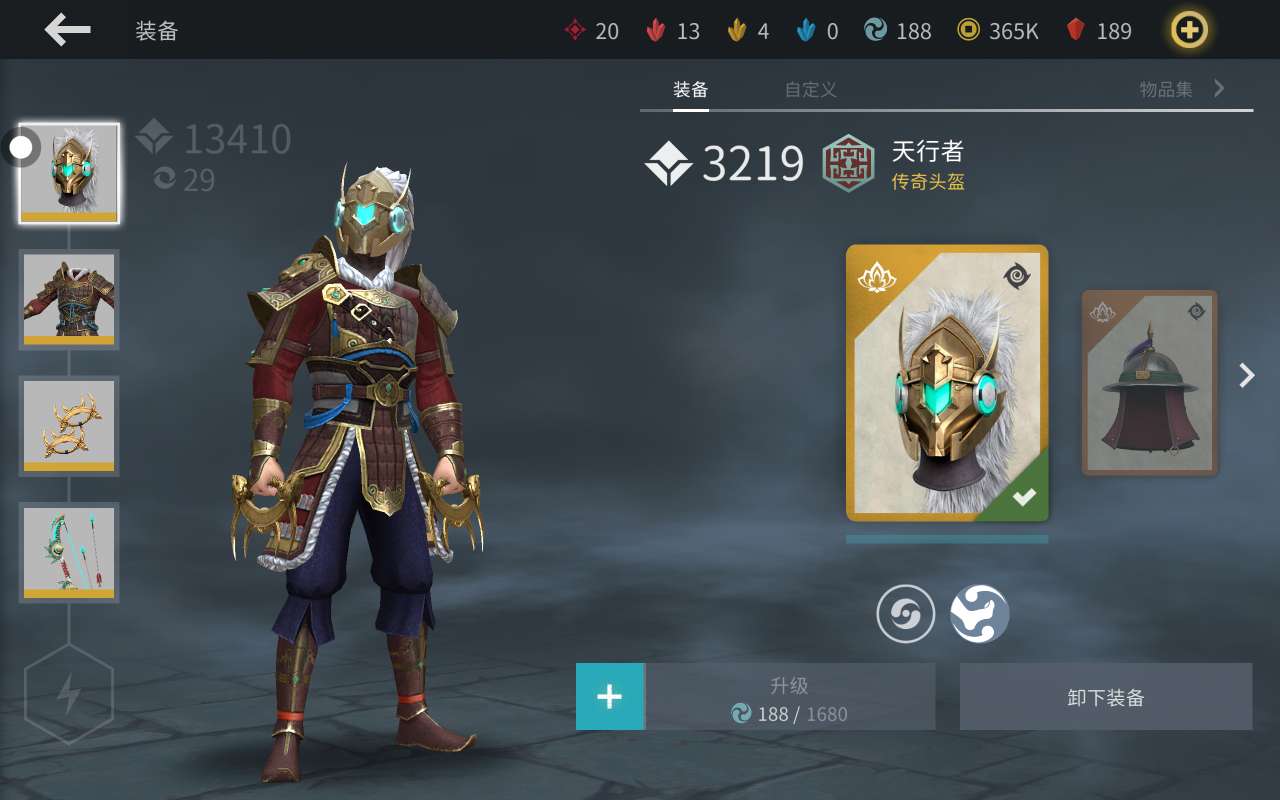Image resolution: width=1280 pixels, height=800 pixels.
Task: Select the helmet equipment slot
Action: click(x=69, y=173)
